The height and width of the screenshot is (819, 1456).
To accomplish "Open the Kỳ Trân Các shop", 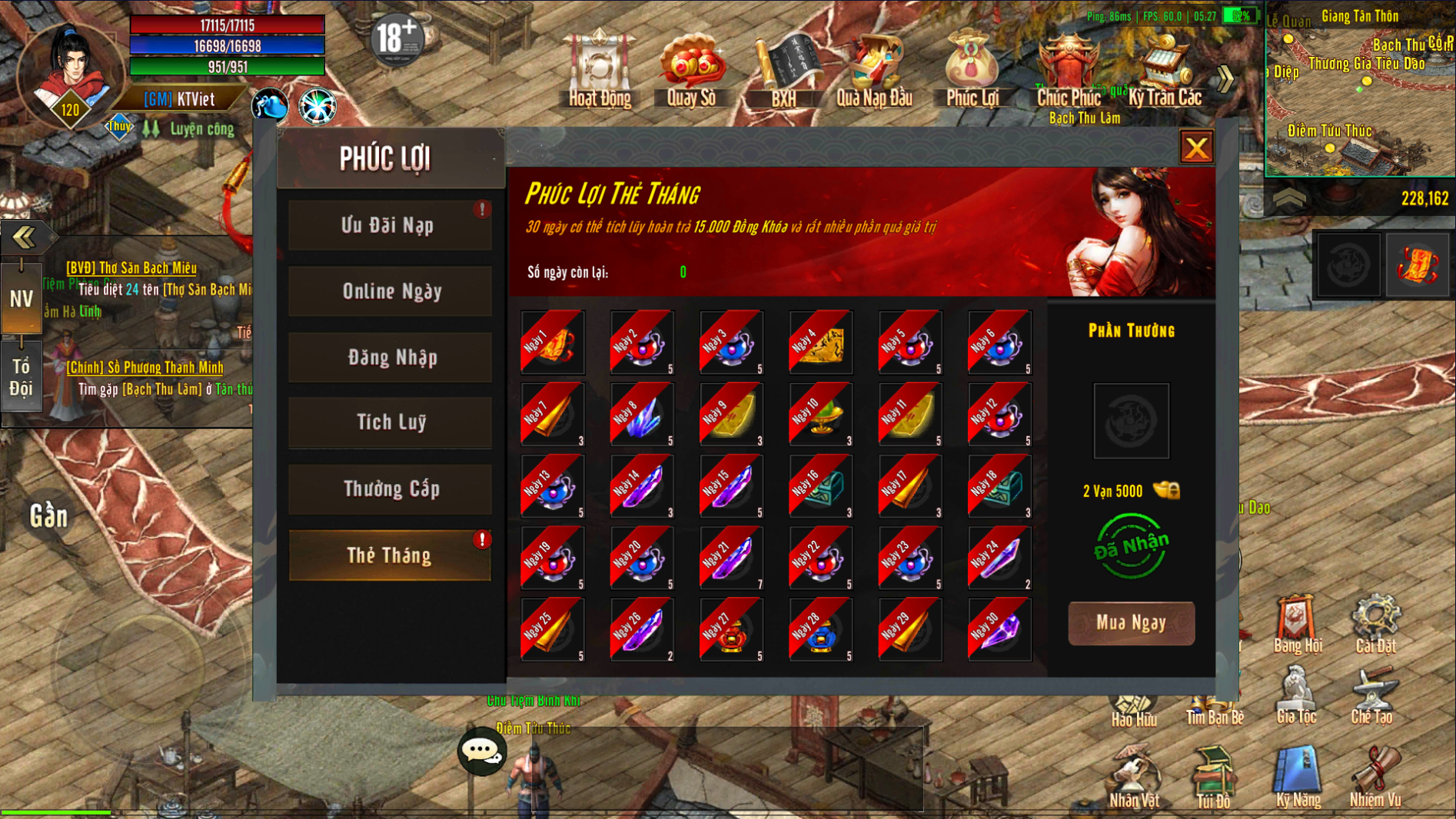I will point(1165,69).
